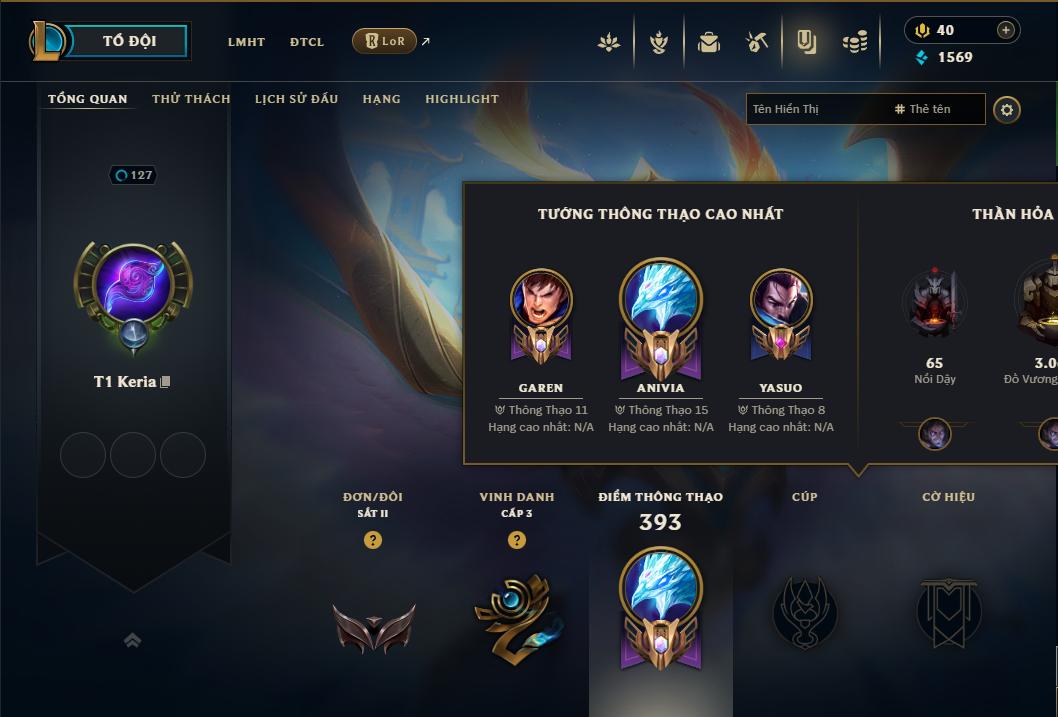Add currency with the plus button
Image resolution: width=1058 pixels, height=717 pixels.
[x=1006, y=30]
